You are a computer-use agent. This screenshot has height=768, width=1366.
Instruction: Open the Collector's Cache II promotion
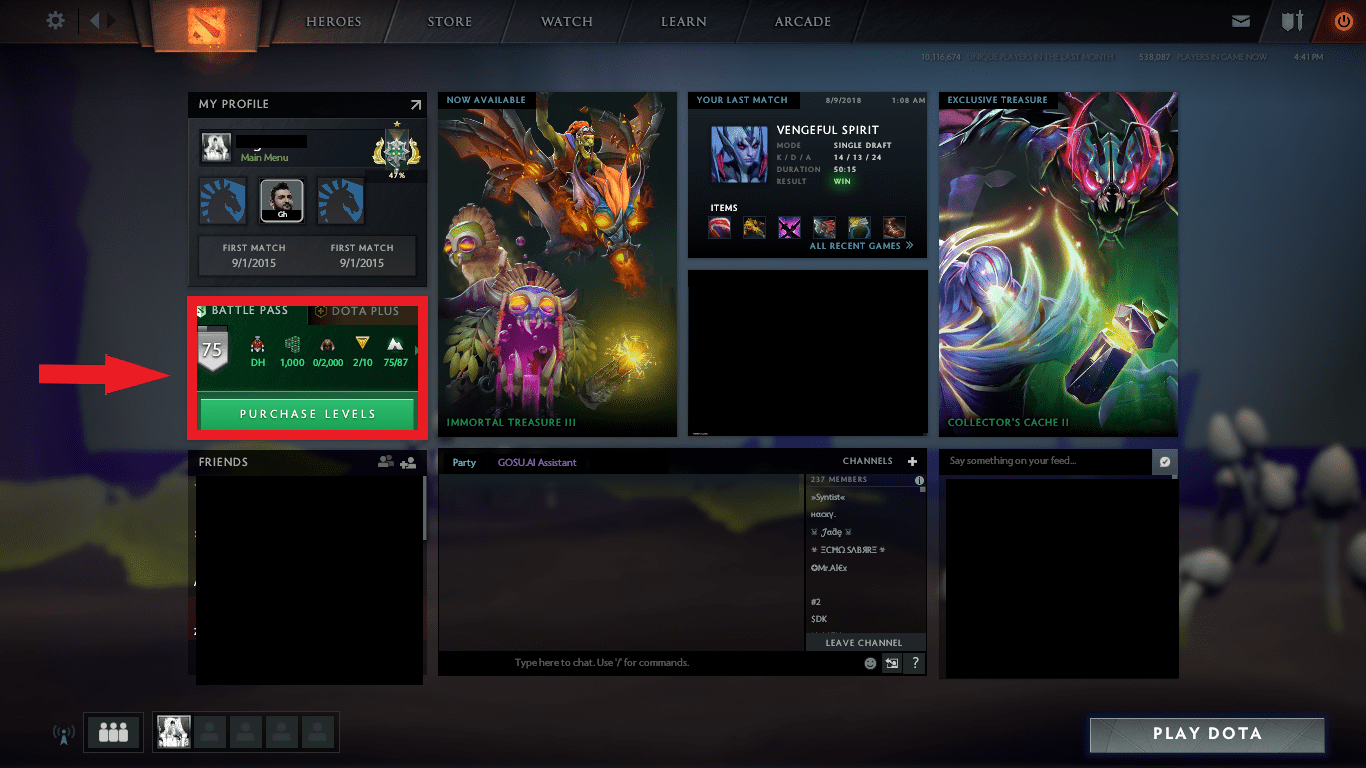tap(1058, 265)
